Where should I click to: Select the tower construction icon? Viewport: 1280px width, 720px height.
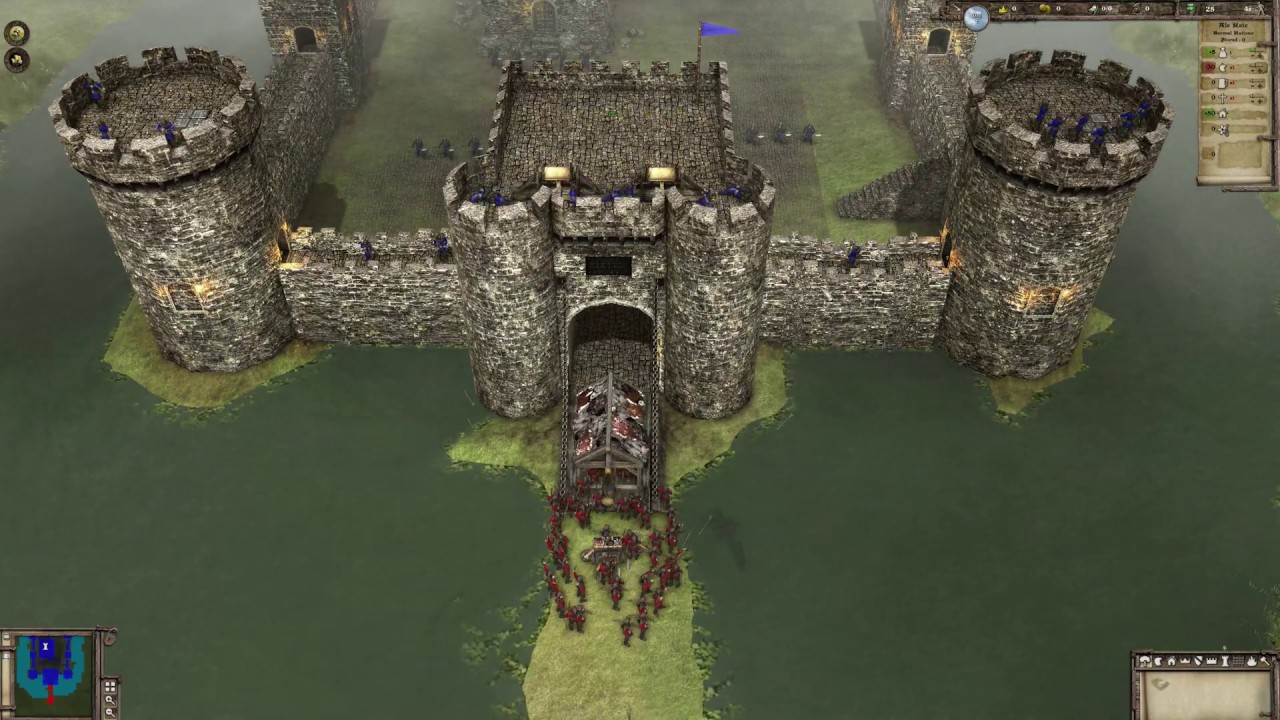coord(1225,661)
